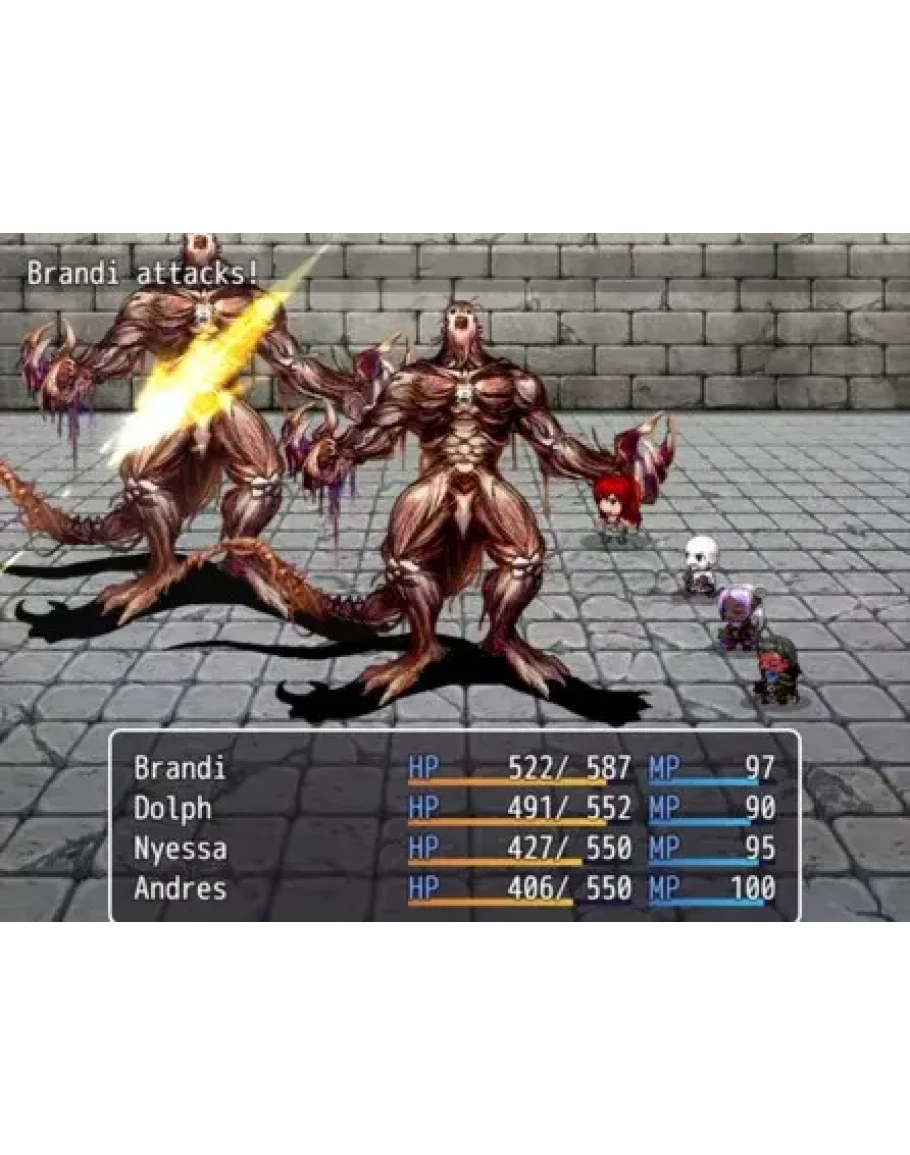Choose Dolph's row in the party window
The width and height of the screenshot is (910, 1155).
173,808
